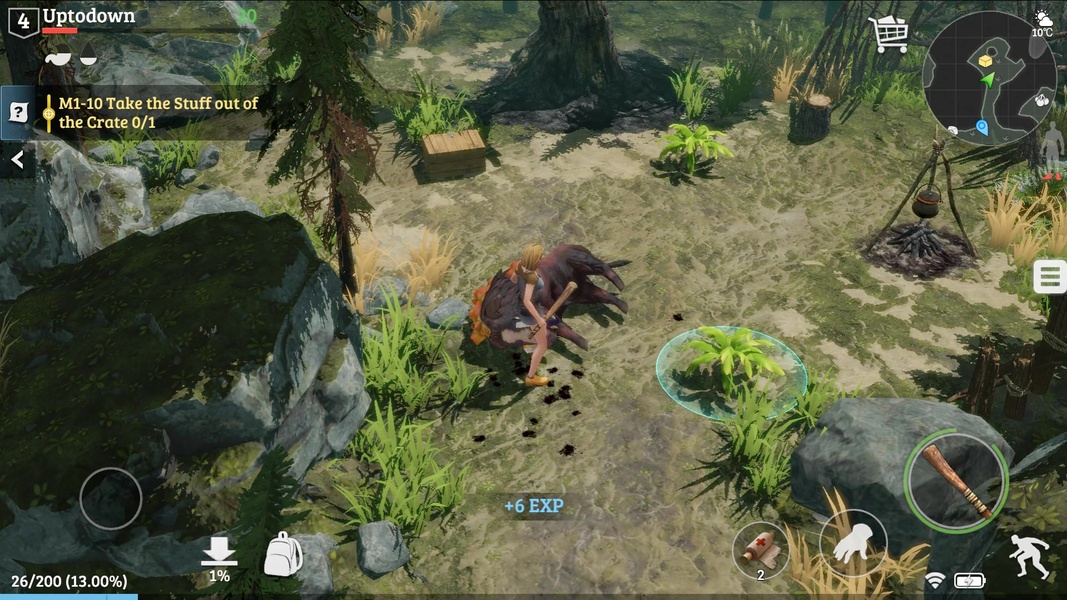
Task: Tap the hand interact button
Action: pyautogui.click(x=852, y=543)
